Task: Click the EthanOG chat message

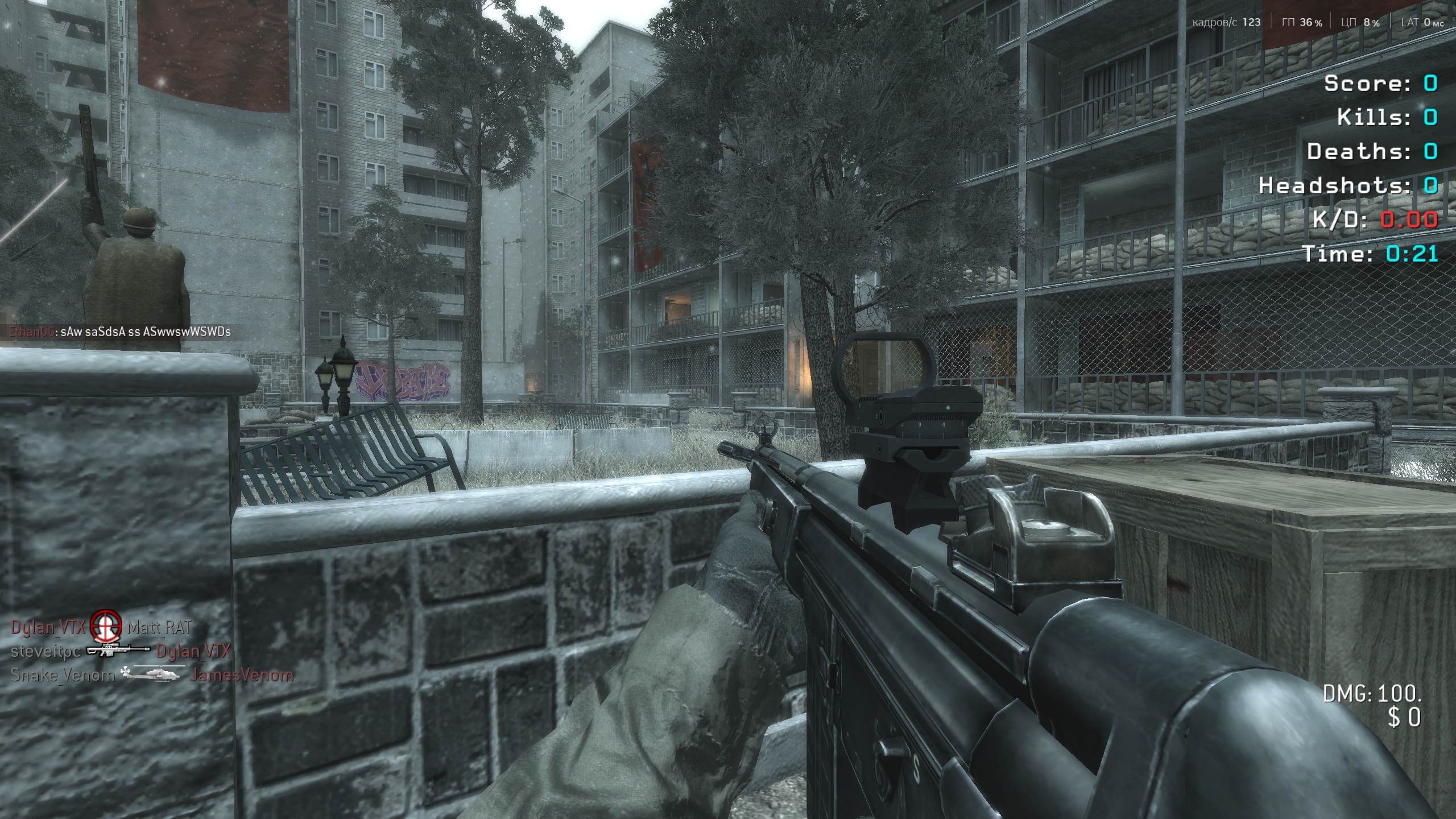Action: coord(120,332)
